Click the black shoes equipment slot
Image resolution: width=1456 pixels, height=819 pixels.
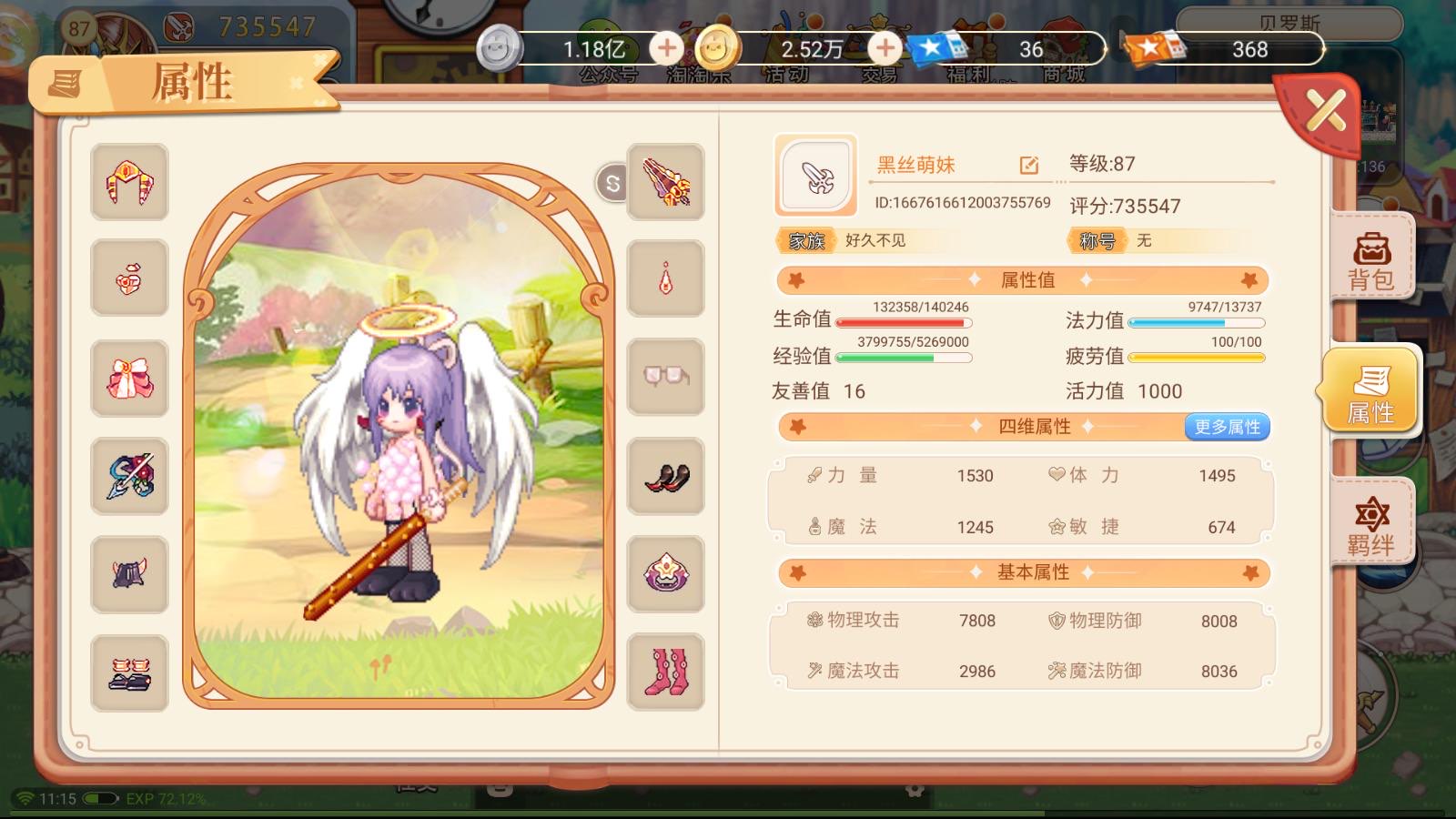pyautogui.click(x=665, y=475)
